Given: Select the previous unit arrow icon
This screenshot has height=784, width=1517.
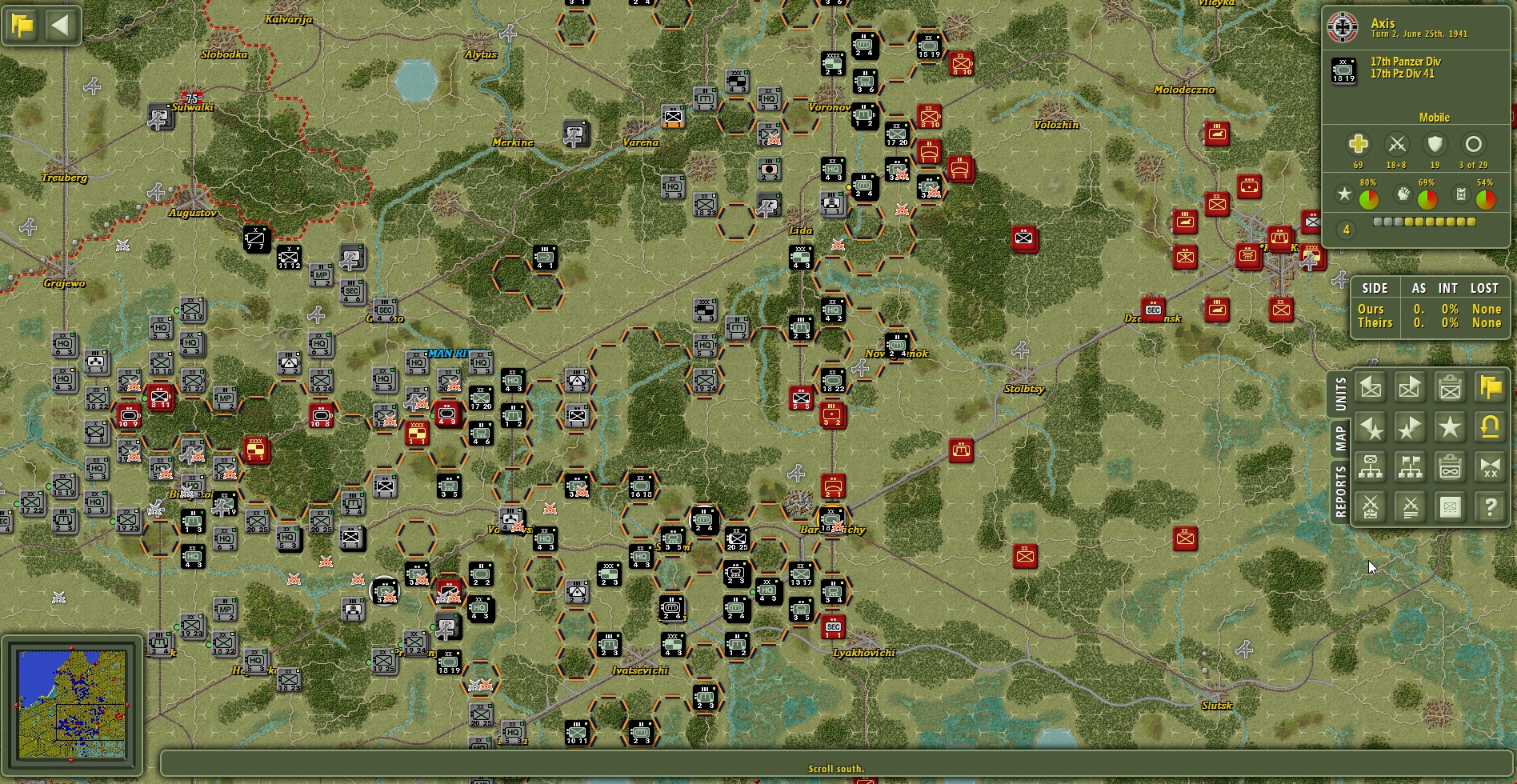Looking at the screenshot, I should [x=1371, y=386].
